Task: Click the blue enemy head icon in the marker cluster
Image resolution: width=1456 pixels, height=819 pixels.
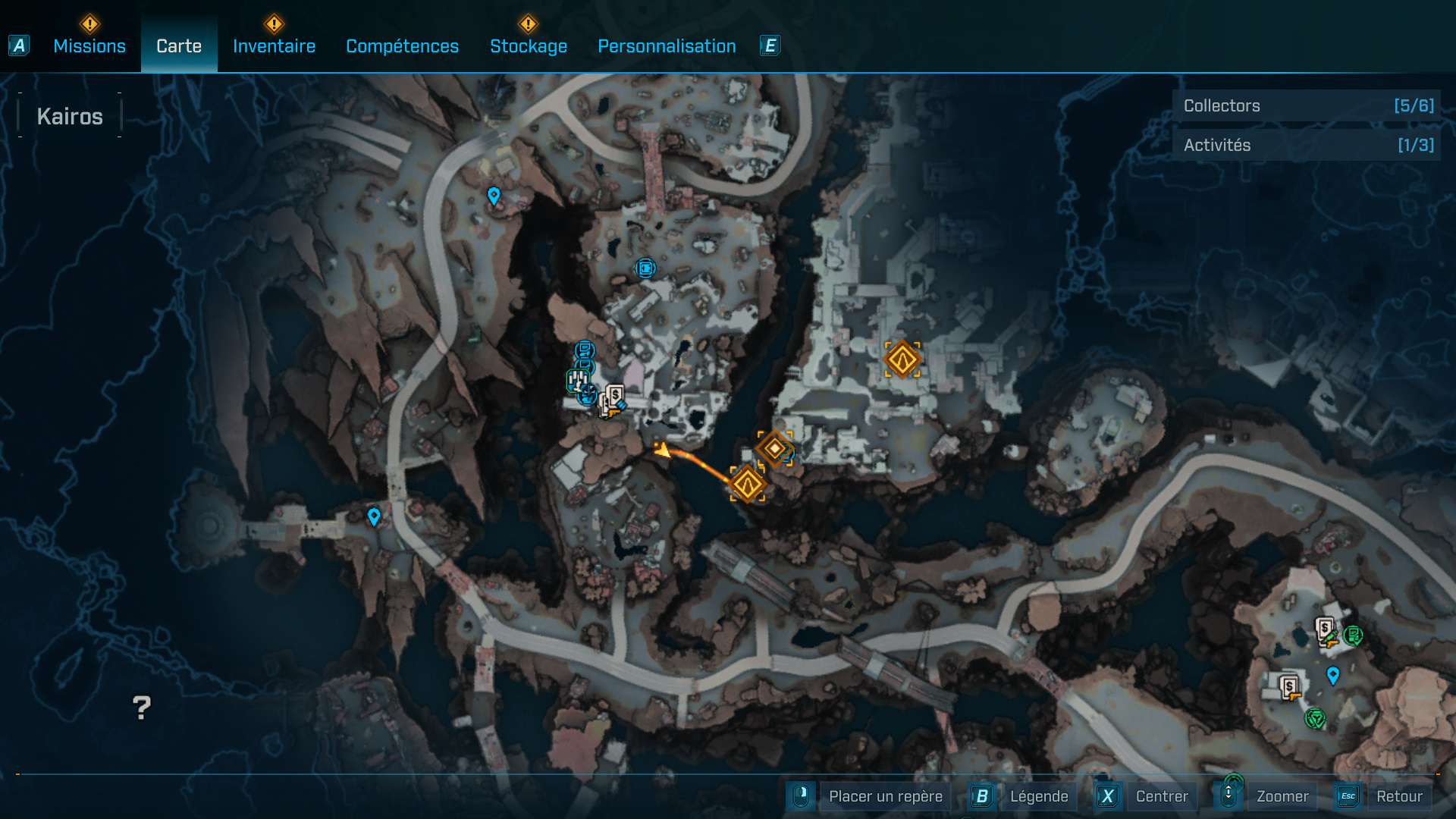Action: (x=588, y=395)
